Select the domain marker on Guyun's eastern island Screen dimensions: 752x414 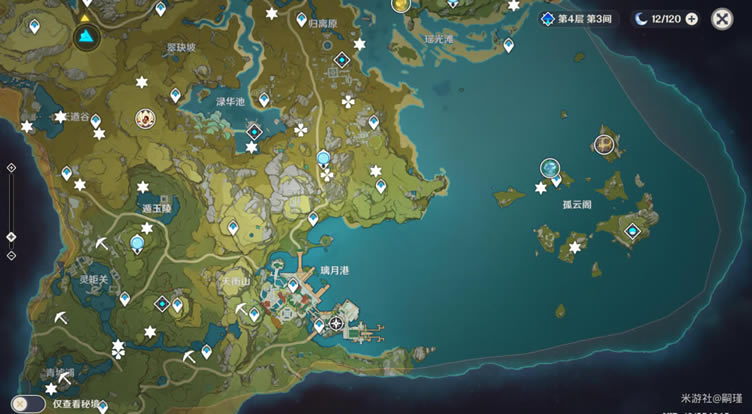(x=632, y=231)
